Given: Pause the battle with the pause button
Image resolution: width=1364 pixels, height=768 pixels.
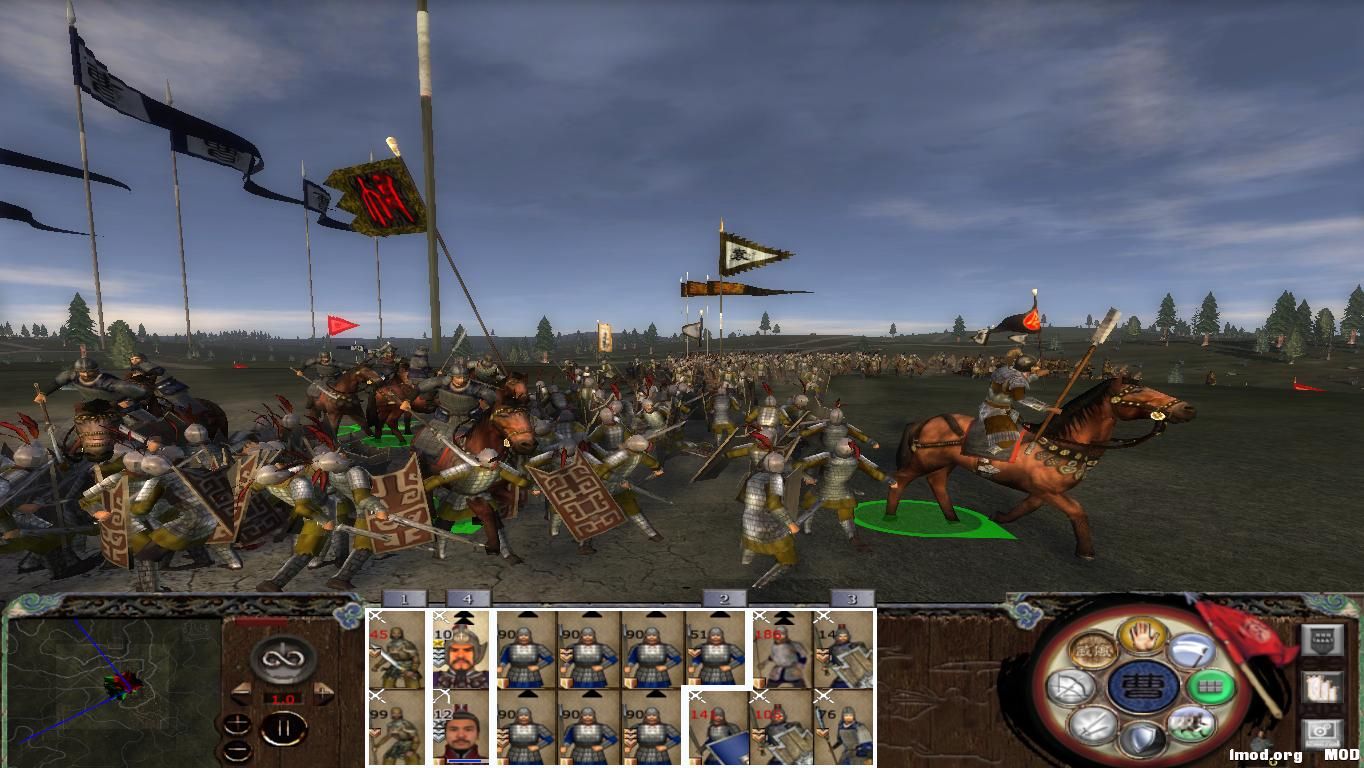Looking at the screenshot, I should [x=284, y=727].
